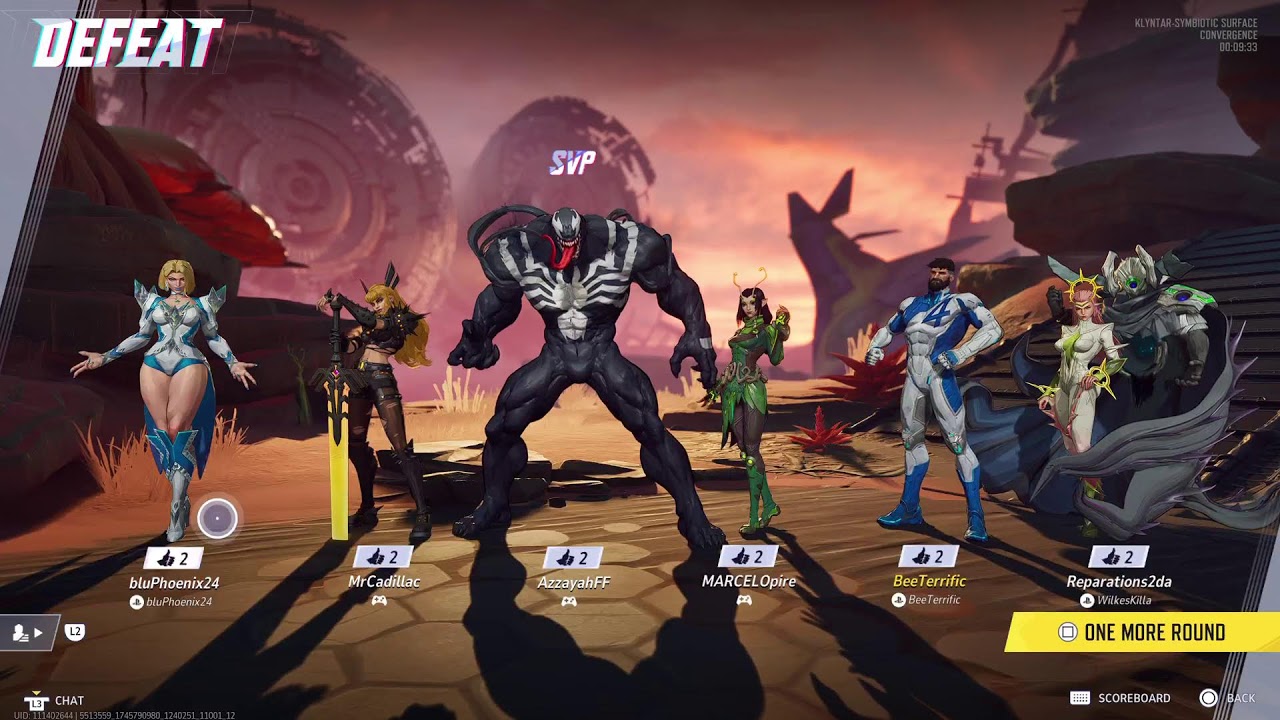Go Back from the defeat screen
This screenshot has width=1280, height=720.
tap(1228, 698)
